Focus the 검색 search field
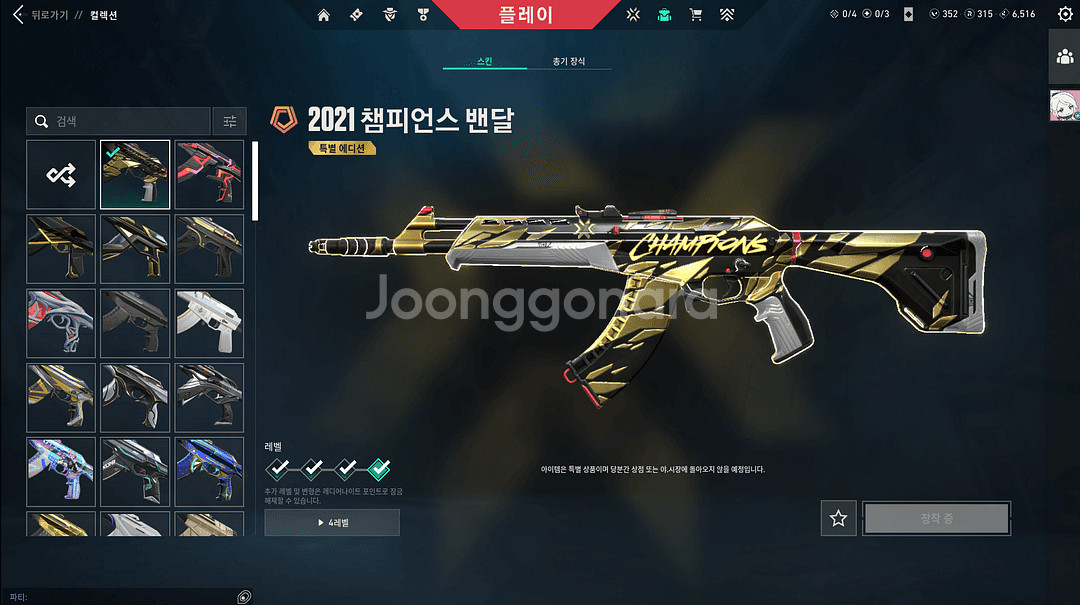This screenshot has height=605, width=1080. click(x=120, y=121)
